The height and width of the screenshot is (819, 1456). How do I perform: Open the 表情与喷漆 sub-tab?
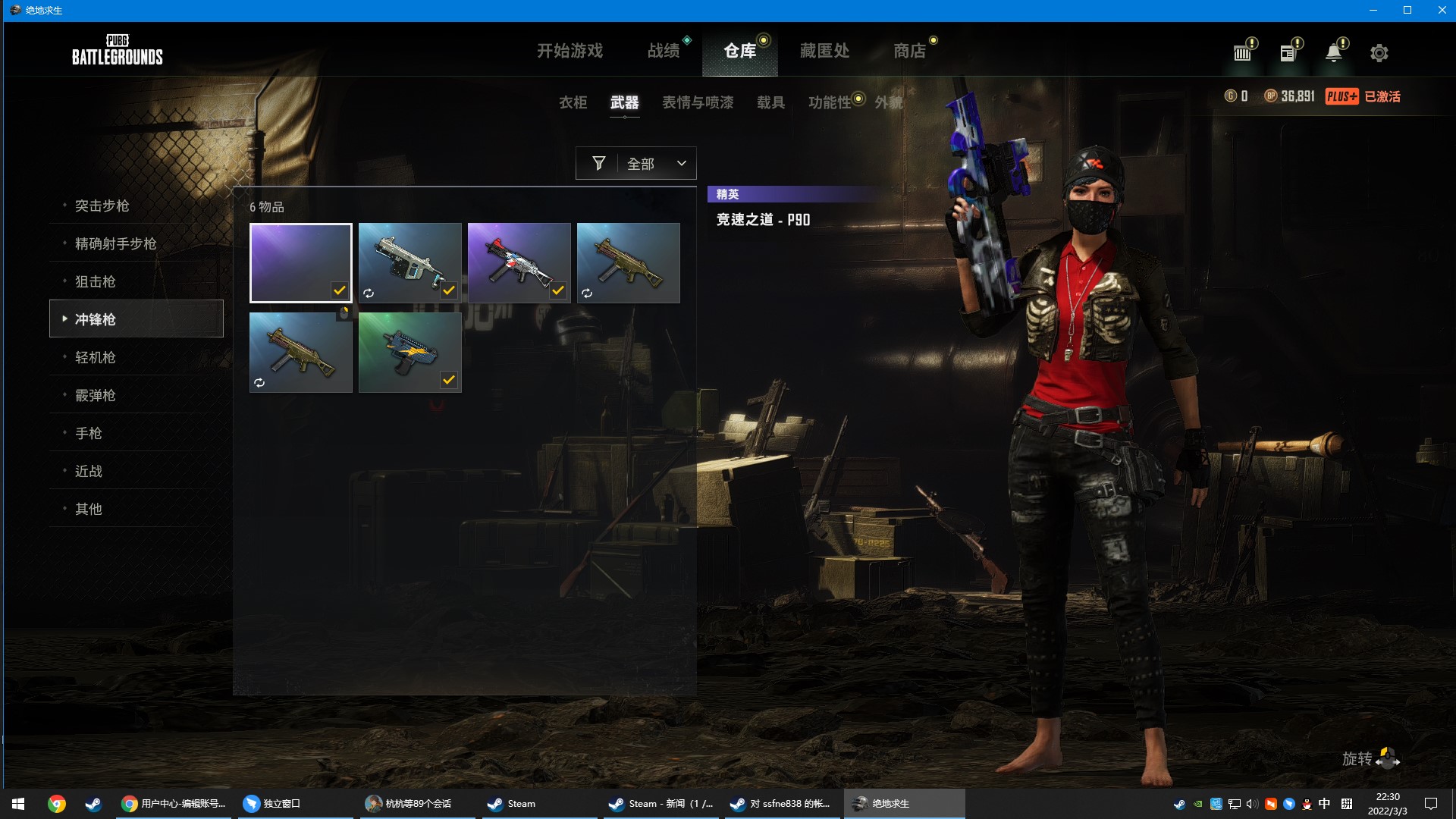pos(698,102)
